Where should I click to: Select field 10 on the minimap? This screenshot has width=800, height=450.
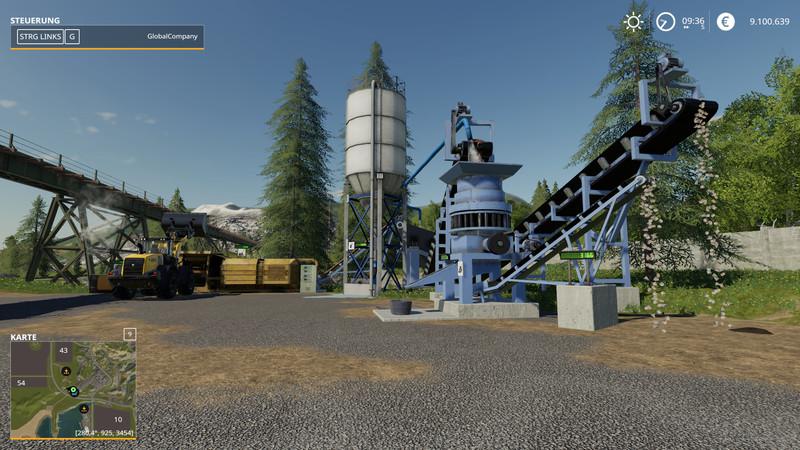(x=117, y=420)
